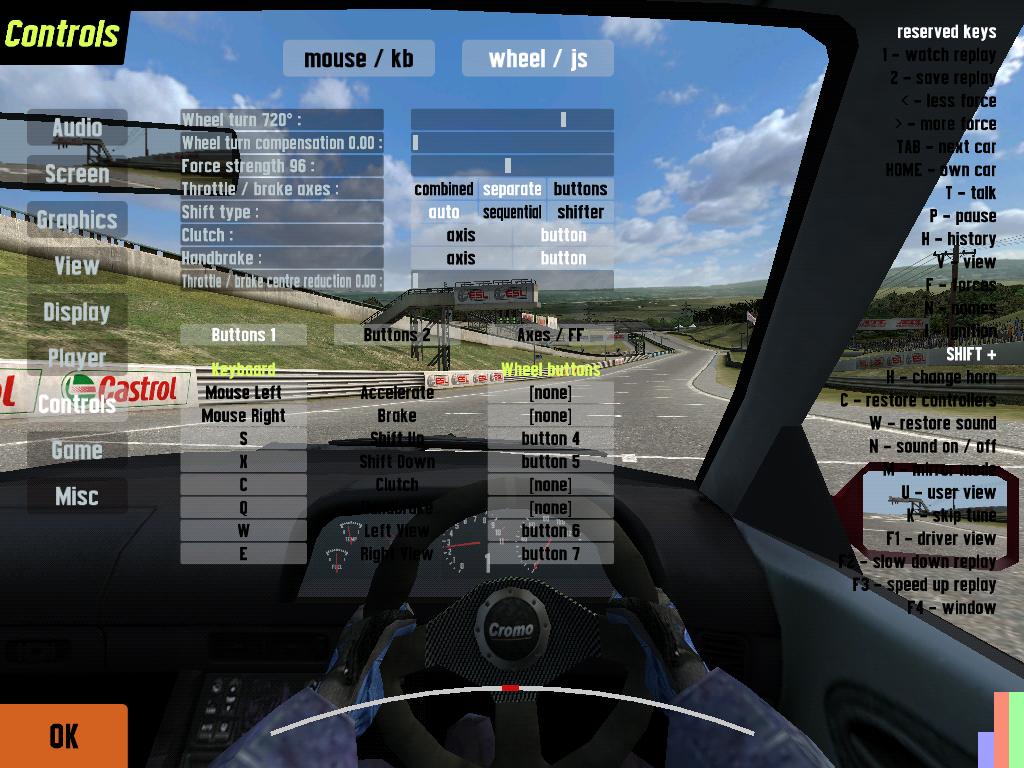Adjust the Force strength slider
Screen dimensions: 1024x768
[x=512, y=166]
